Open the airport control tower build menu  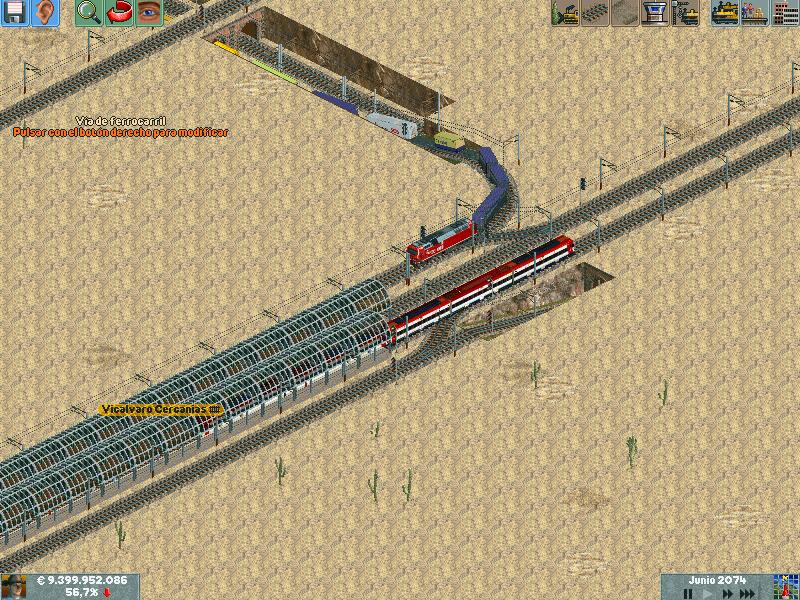point(655,13)
